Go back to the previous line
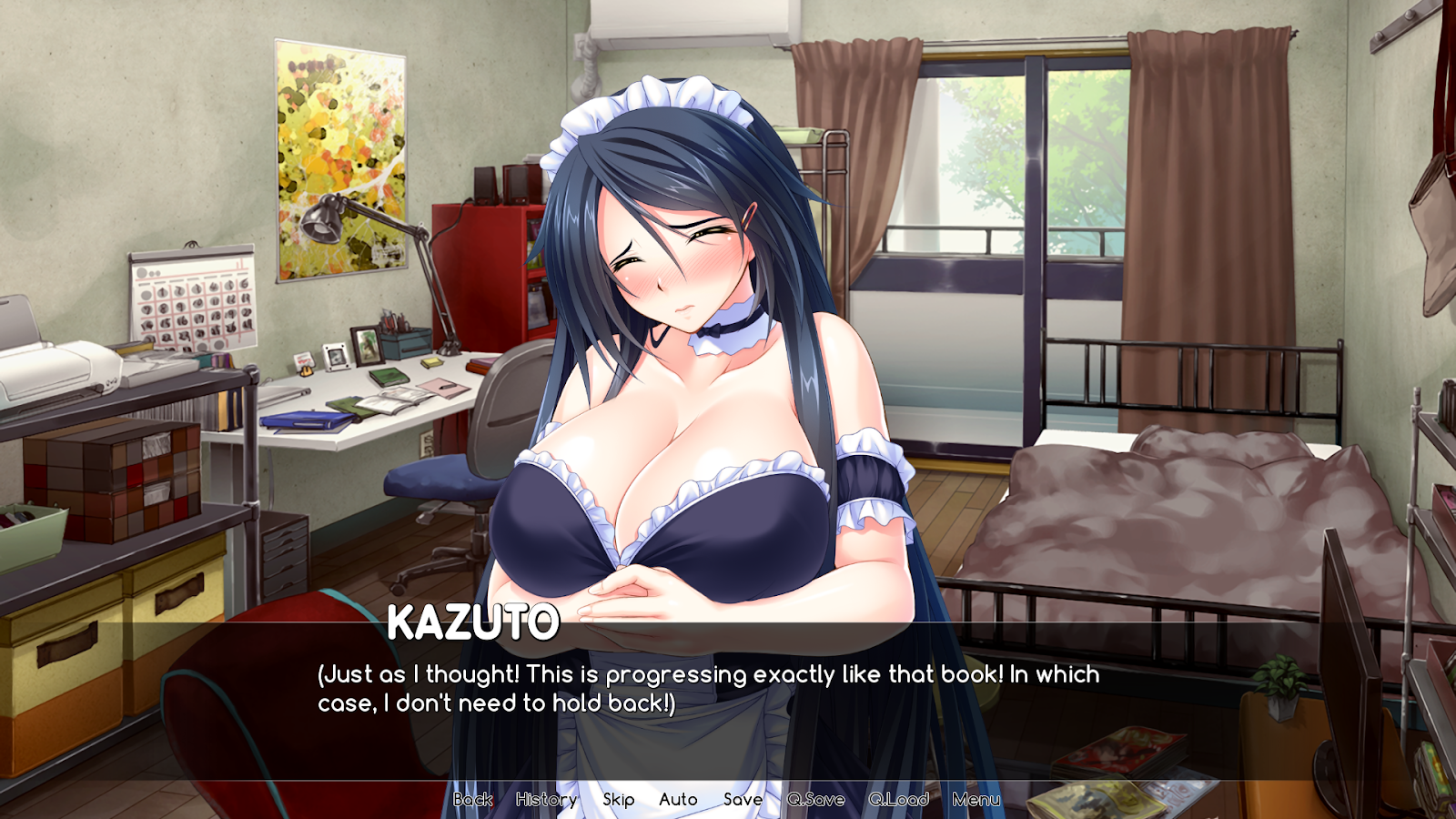Screen dimensions: 1456x819 473,799
